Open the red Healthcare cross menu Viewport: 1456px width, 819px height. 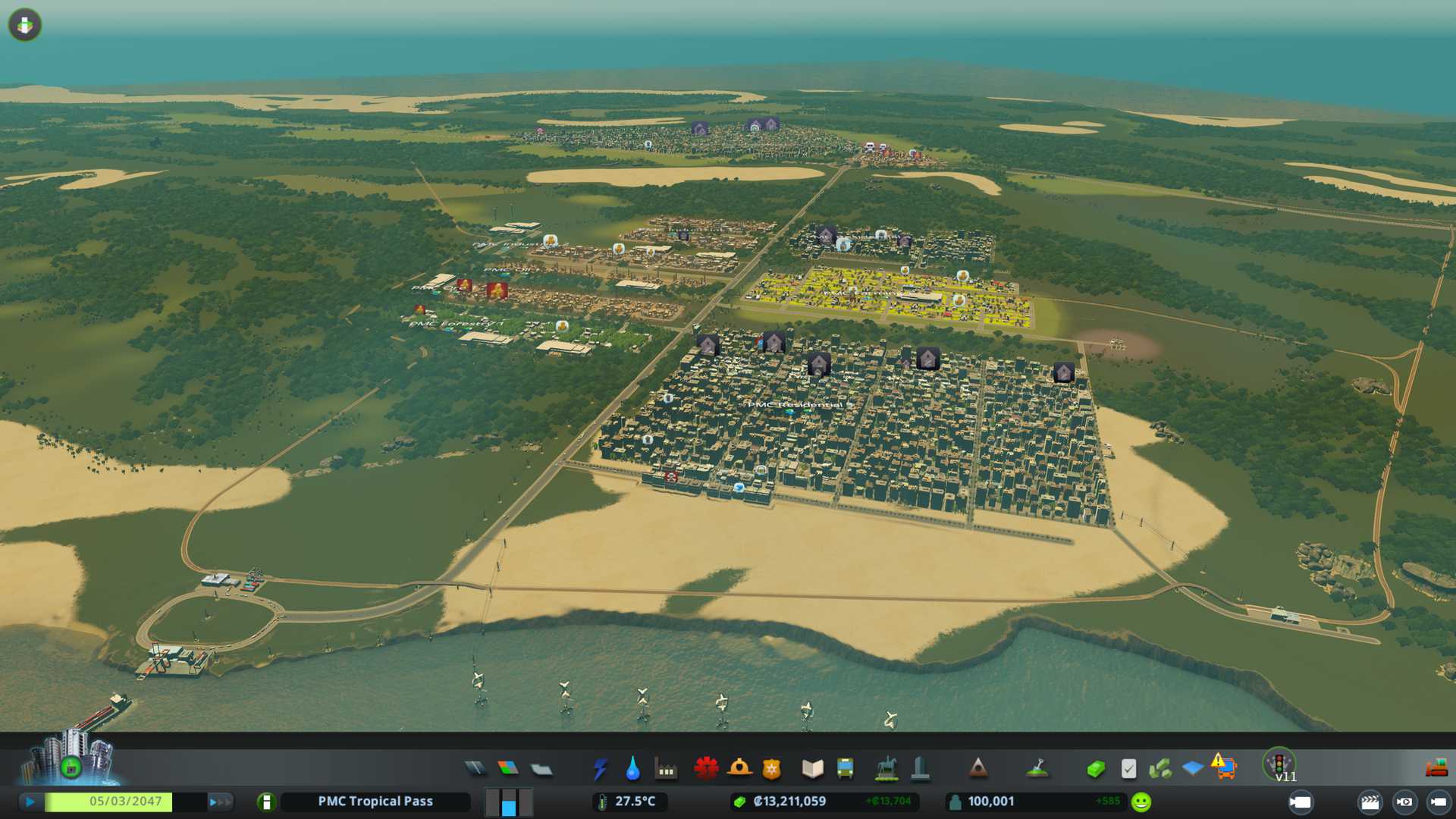(x=706, y=769)
